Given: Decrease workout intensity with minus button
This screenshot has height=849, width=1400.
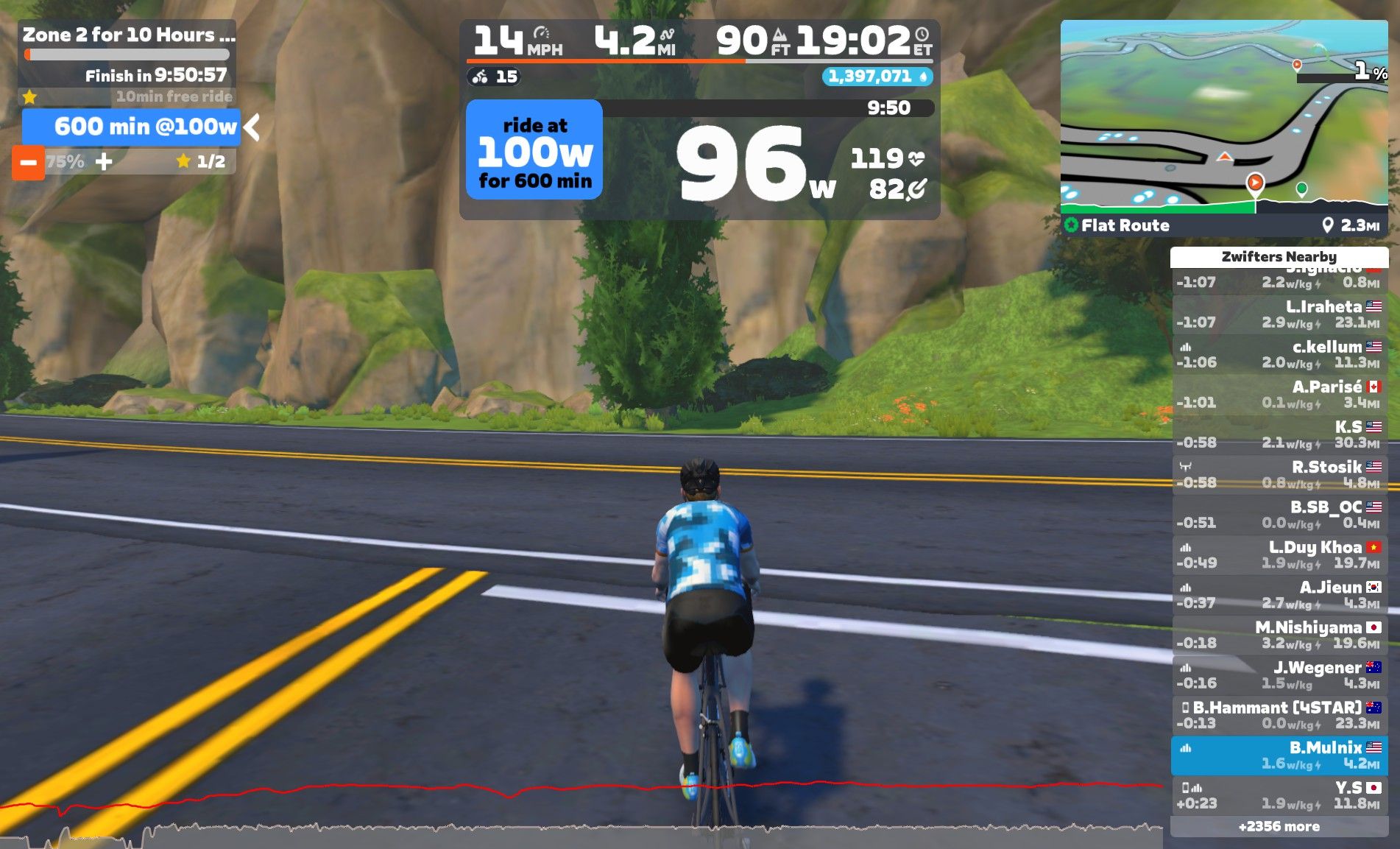Looking at the screenshot, I should click(28, 162).
